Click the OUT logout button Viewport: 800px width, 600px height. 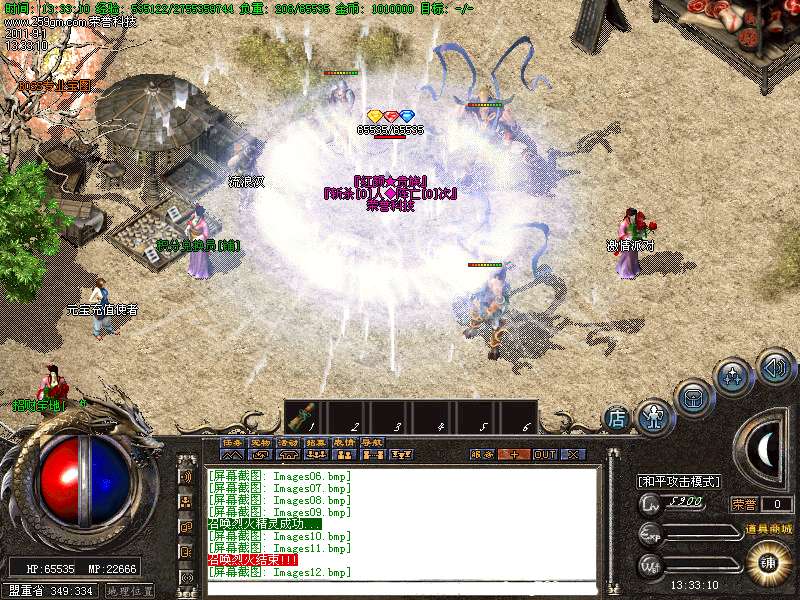544,454
